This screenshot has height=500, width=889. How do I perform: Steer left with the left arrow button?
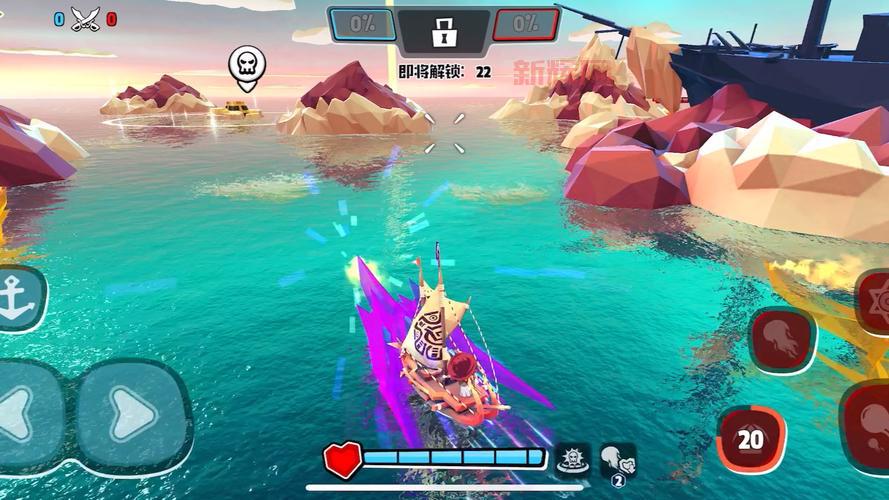tap(22, 414)
